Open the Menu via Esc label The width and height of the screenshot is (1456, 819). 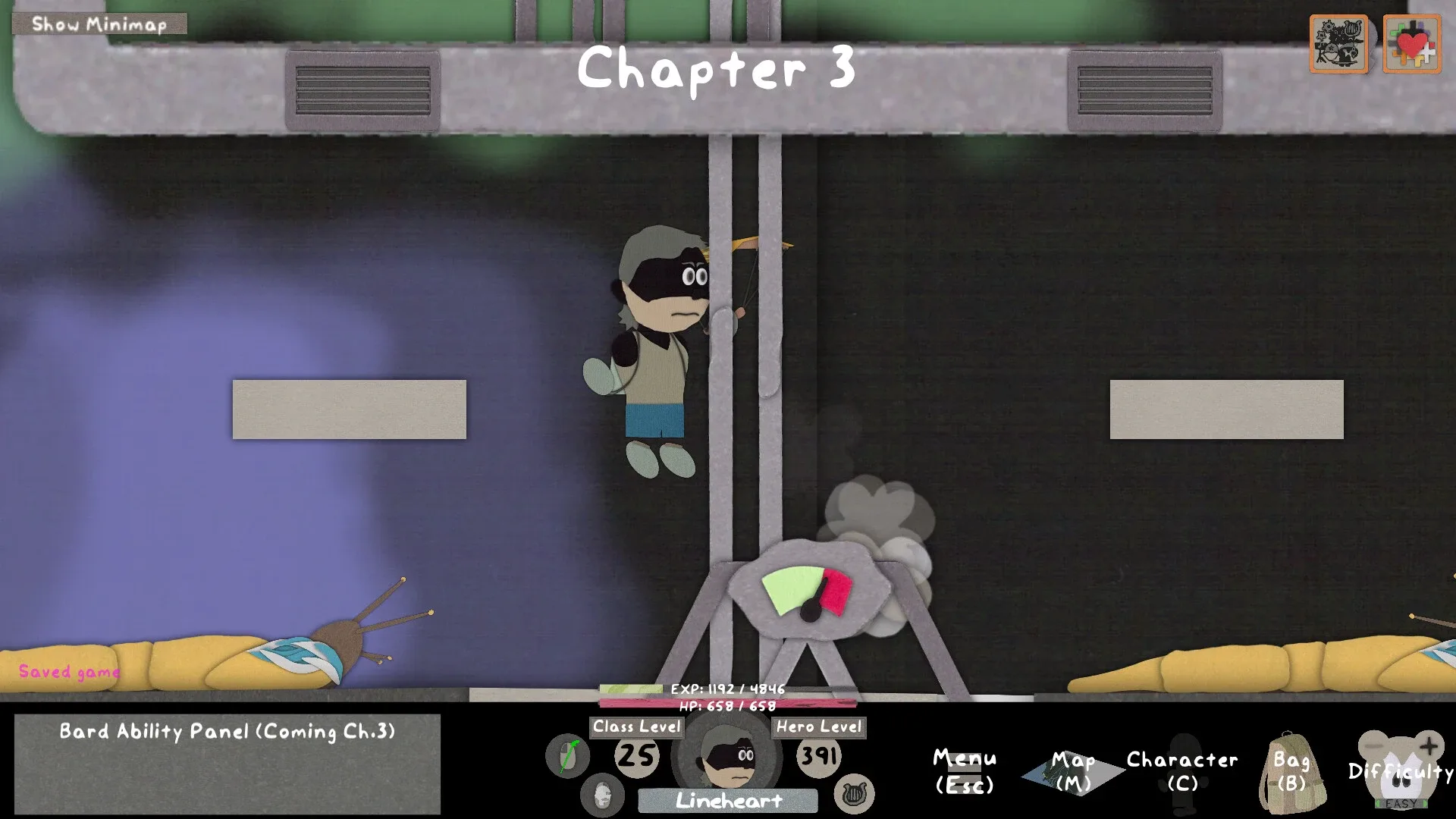tap(965, 770)
